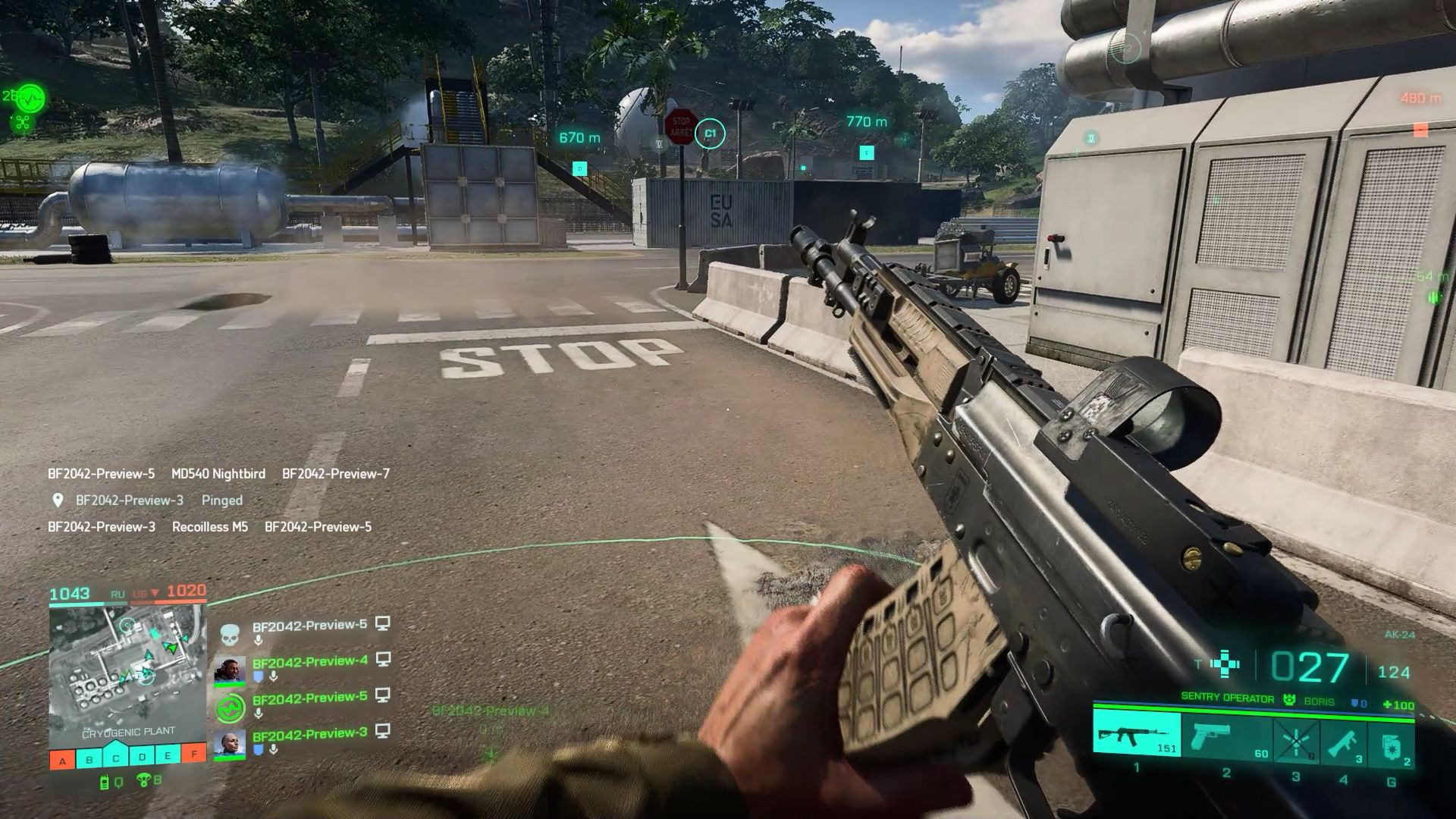Open the Plus attachment cross icon
The image size is (1456, 819).
tap(1224, 664)
